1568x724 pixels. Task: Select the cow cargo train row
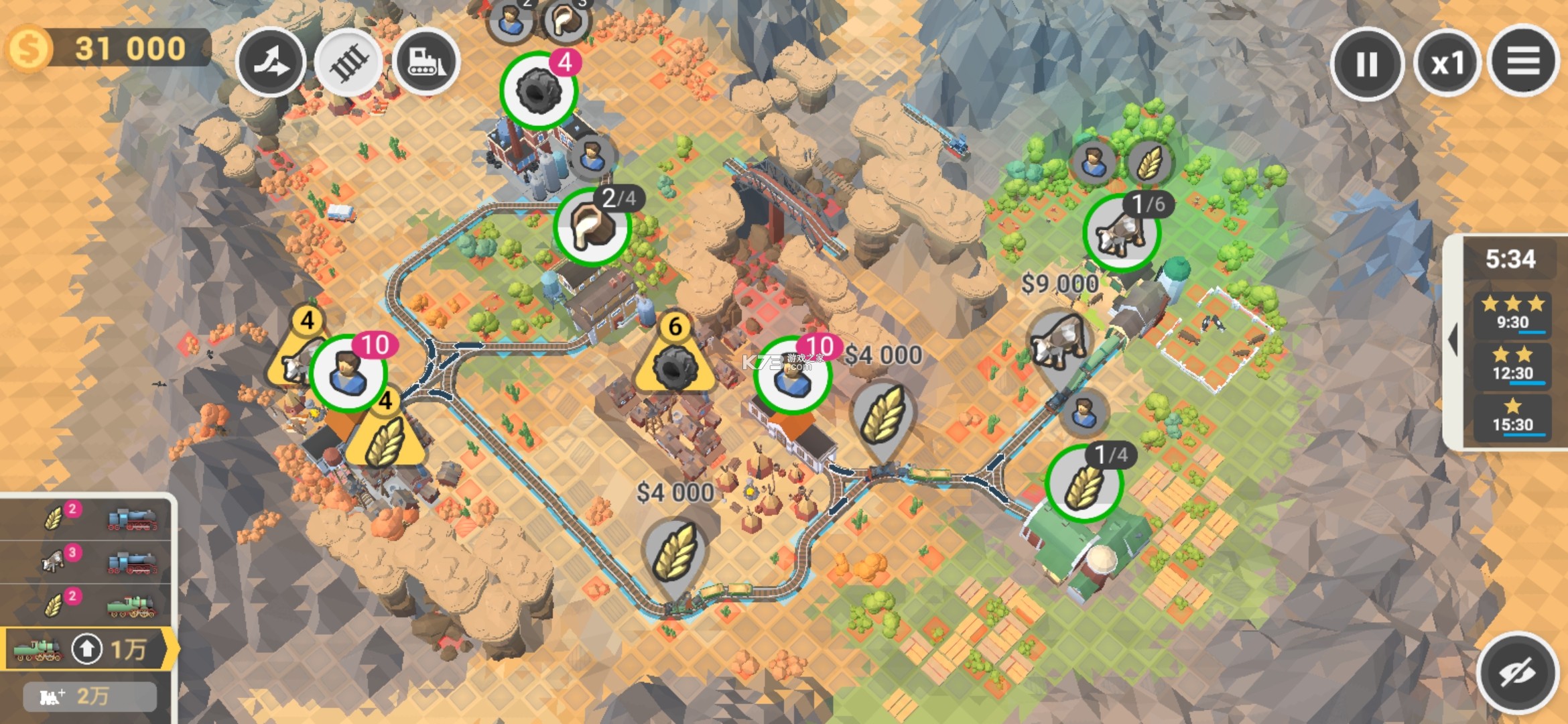pyautogui.click(x=87, y=561)
